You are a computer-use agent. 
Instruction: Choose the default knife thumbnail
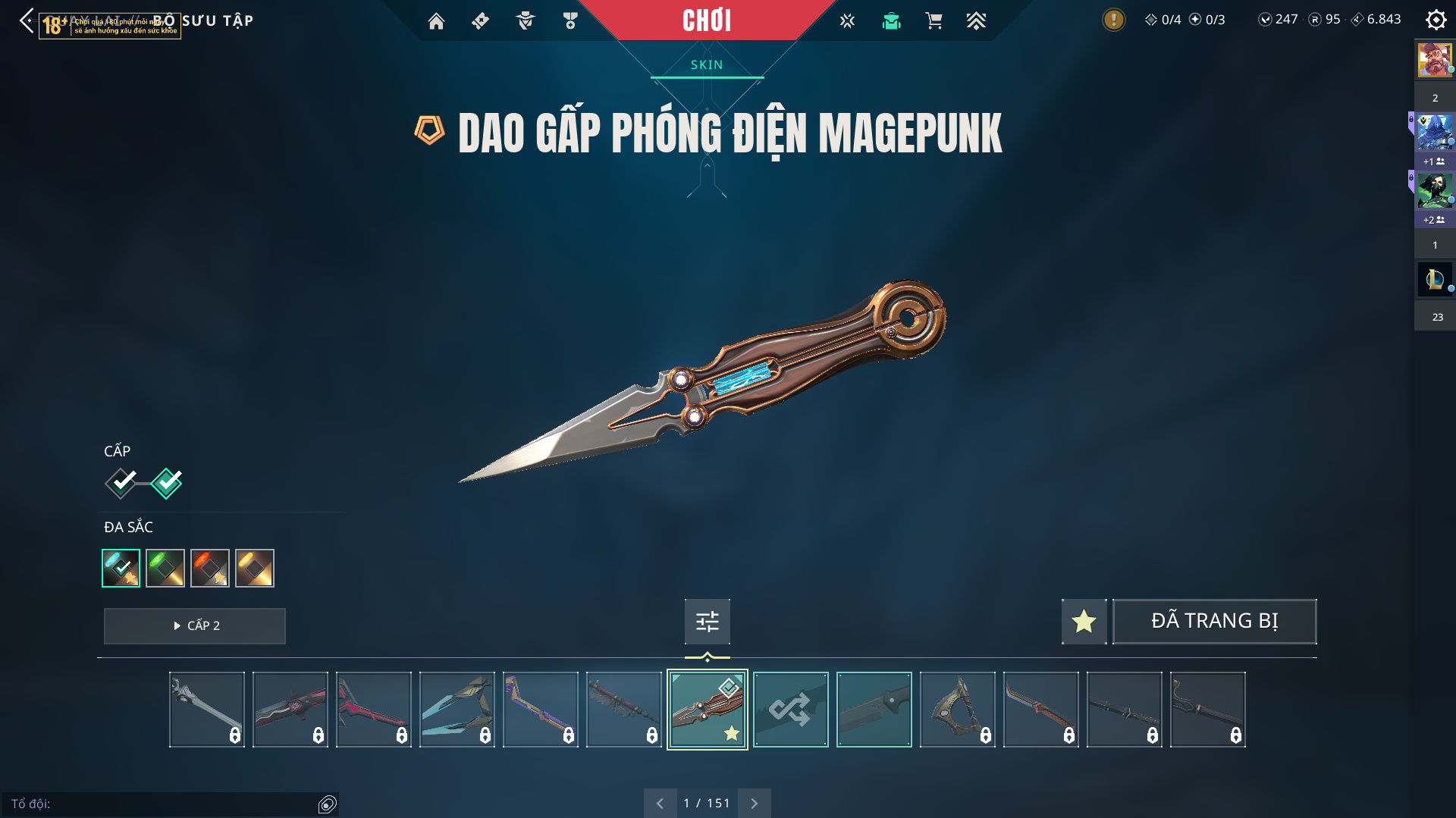pyautogui.click(x=874, y=710)
